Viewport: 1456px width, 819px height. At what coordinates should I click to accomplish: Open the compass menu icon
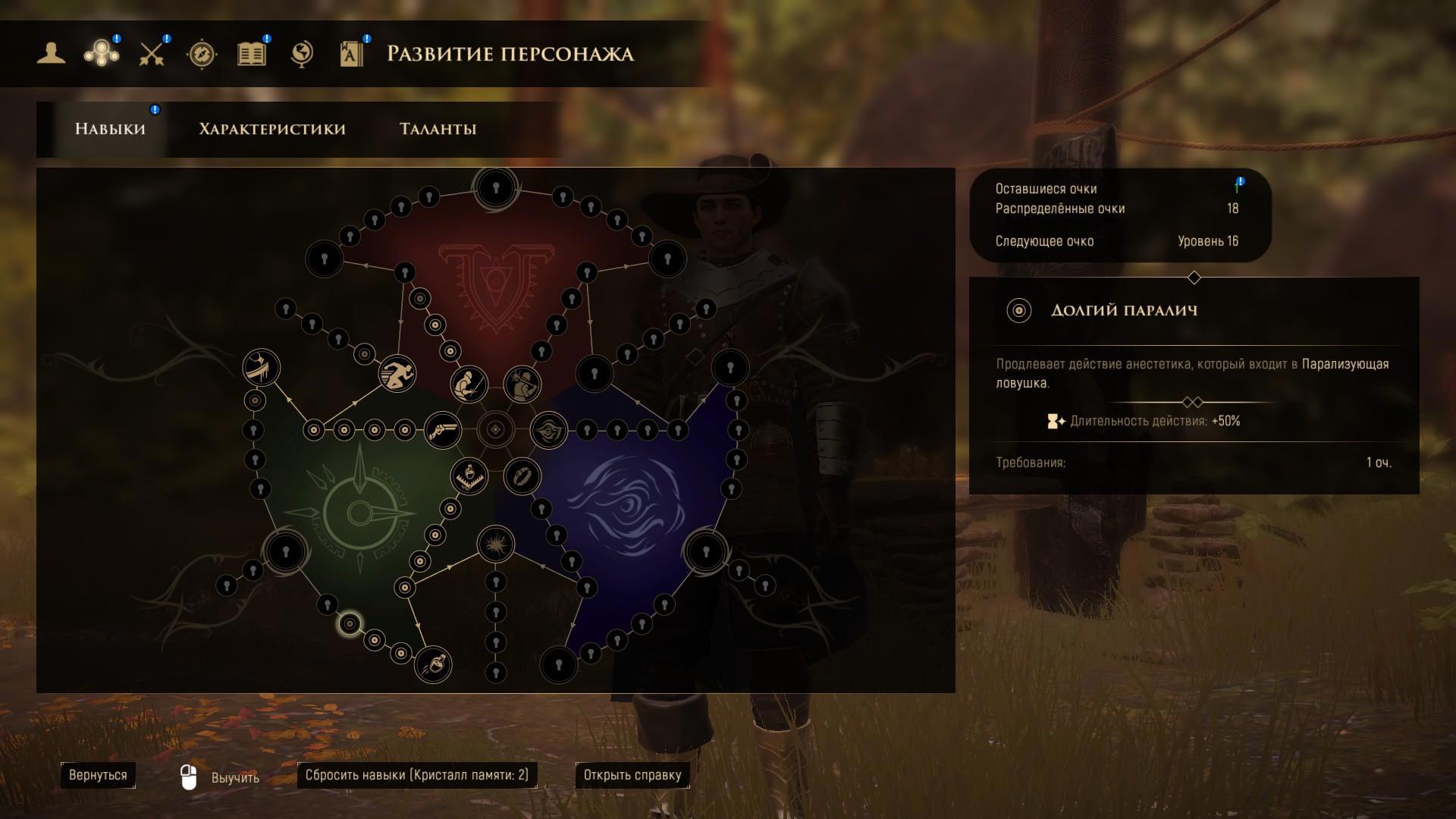202,54
